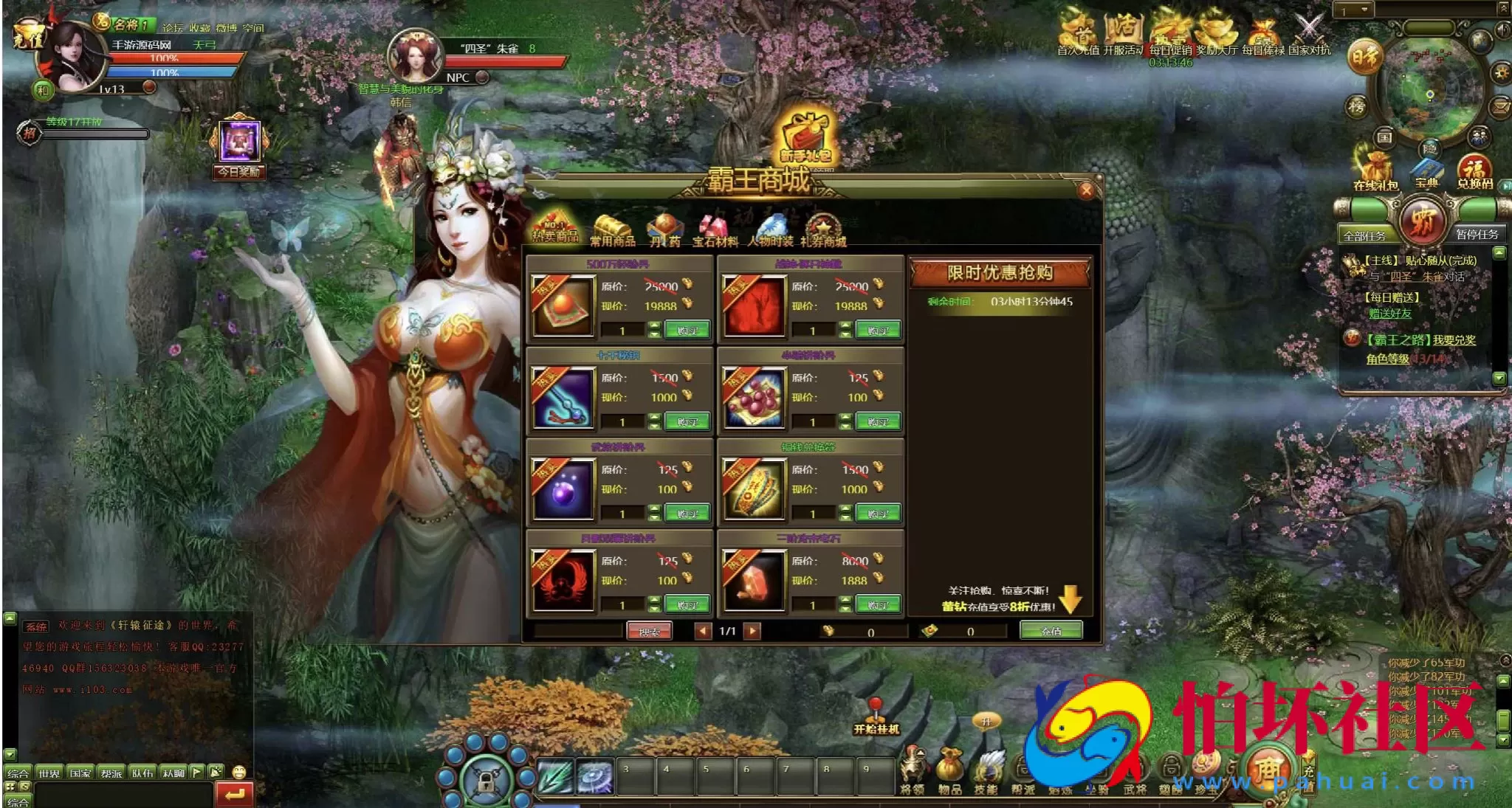The width and height of the screenshot is (1512, 808).
Task: Go to the next shop page arrow
Action: (752, 631)
